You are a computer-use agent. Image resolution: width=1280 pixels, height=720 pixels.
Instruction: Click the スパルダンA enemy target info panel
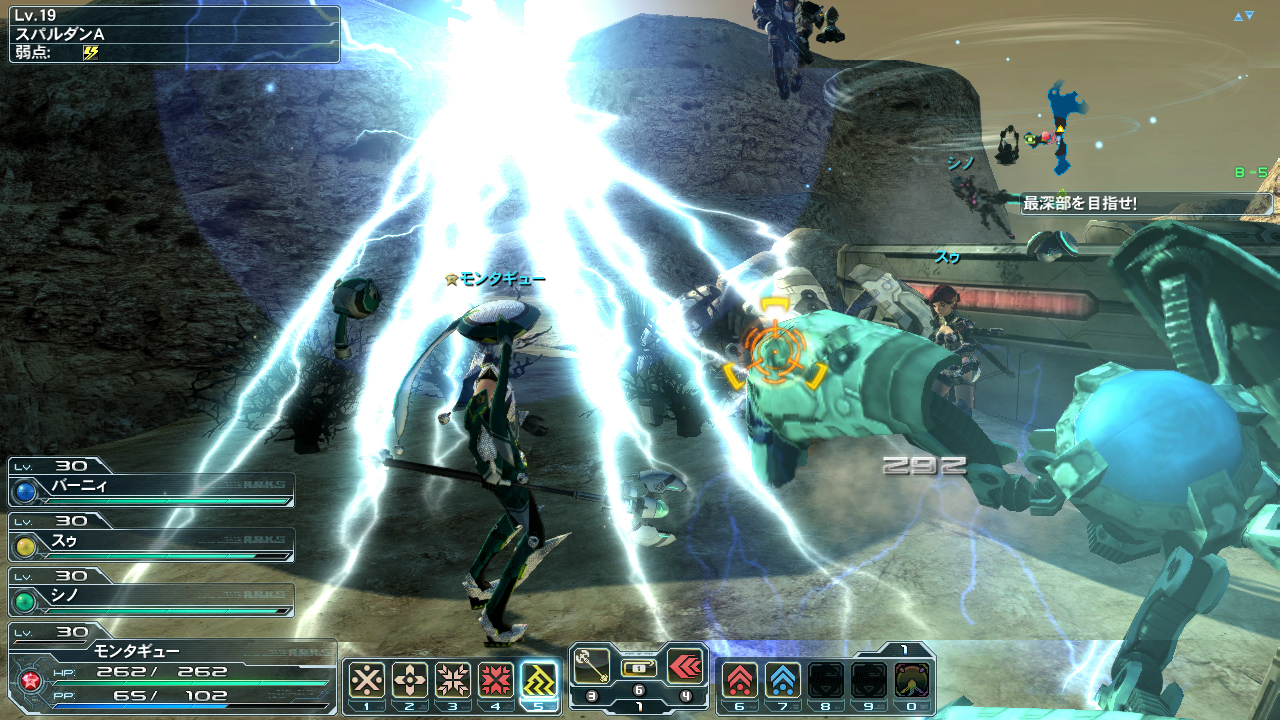pos(175,34)
